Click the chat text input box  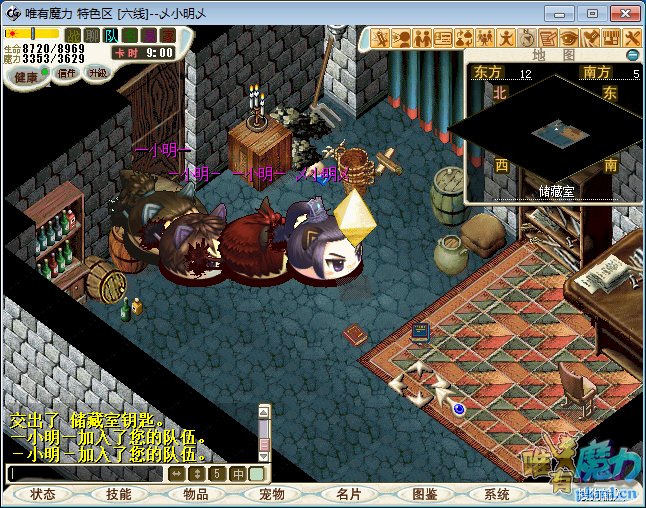[85, 474]
